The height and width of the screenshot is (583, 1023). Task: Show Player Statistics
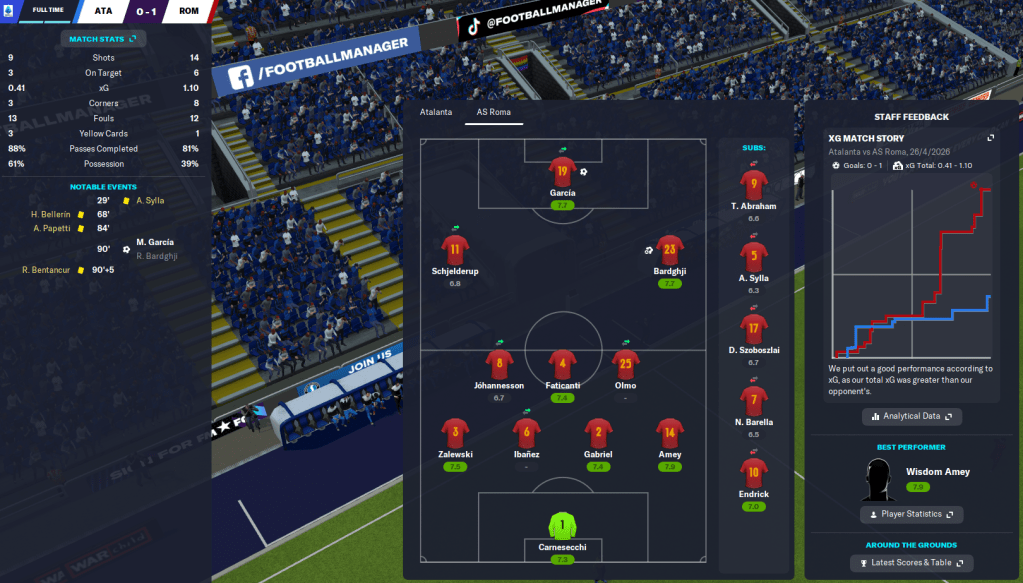(x=911, y=514)
